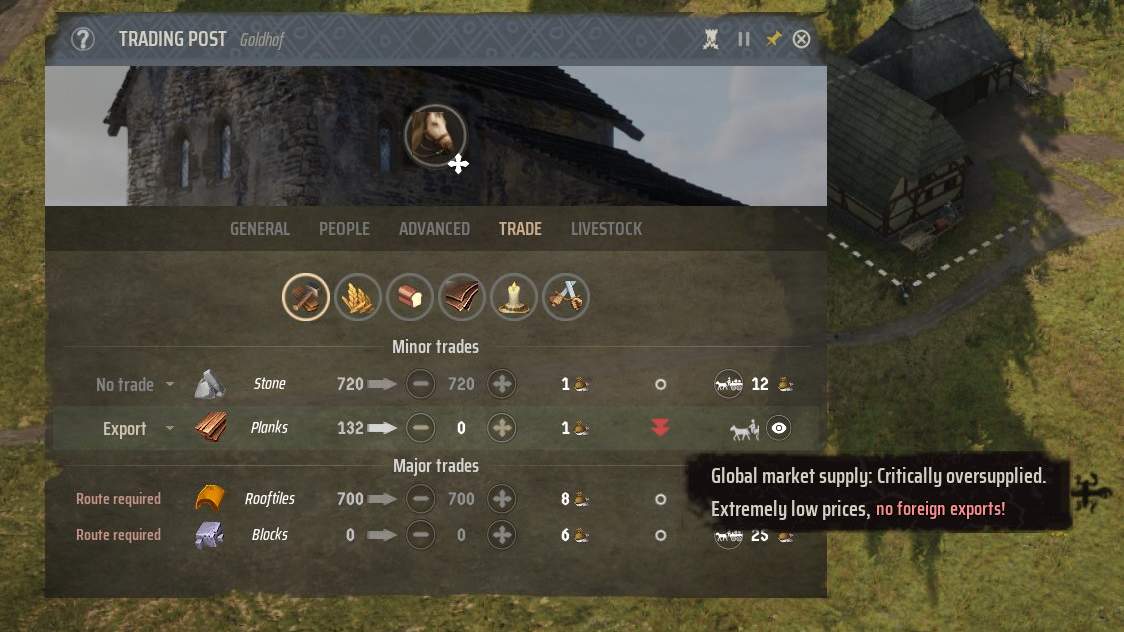
Task: Choose the wheat crops goods category
Action: (x=357, y=297)
